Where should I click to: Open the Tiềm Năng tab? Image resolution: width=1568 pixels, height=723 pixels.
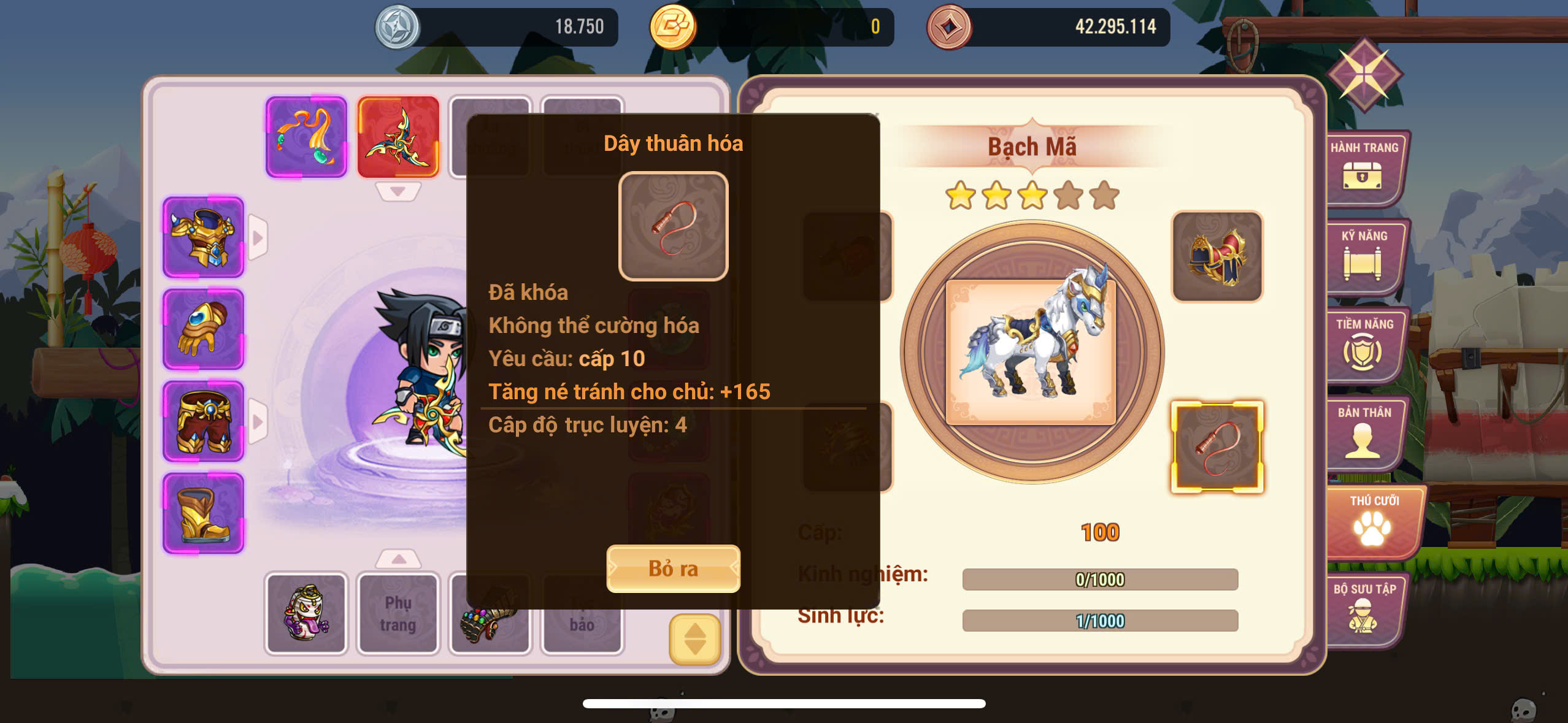(1364, 345)
